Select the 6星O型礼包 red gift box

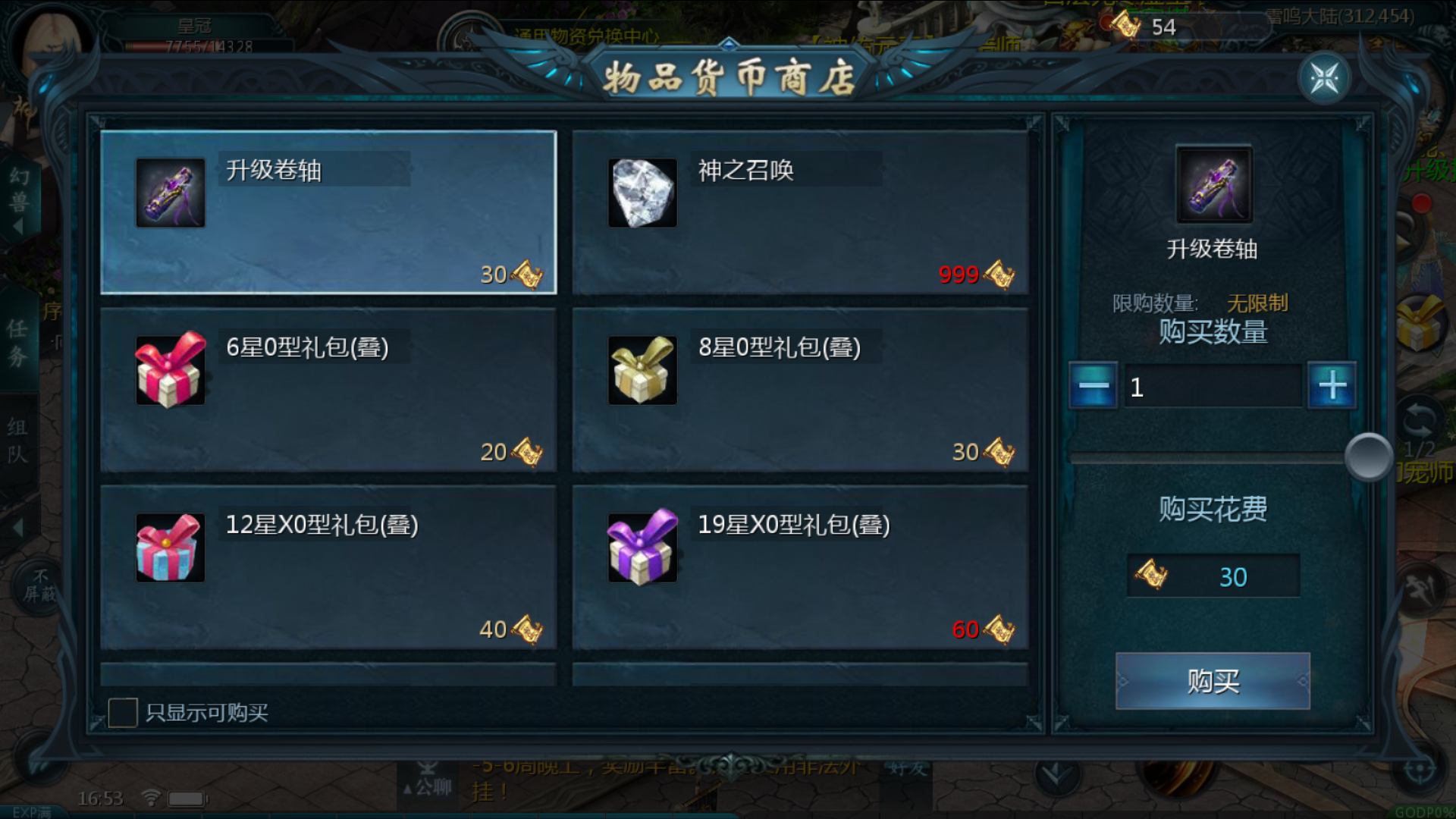[x=328, y=390]
